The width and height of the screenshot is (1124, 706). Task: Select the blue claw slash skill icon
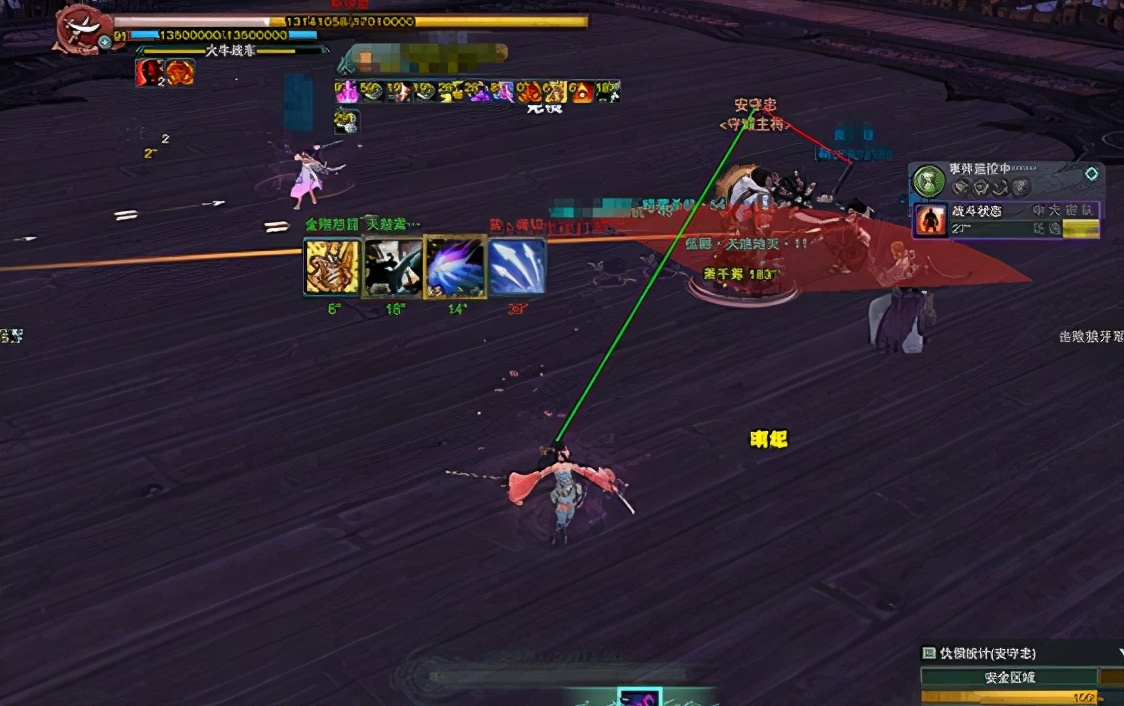(516, 266)
